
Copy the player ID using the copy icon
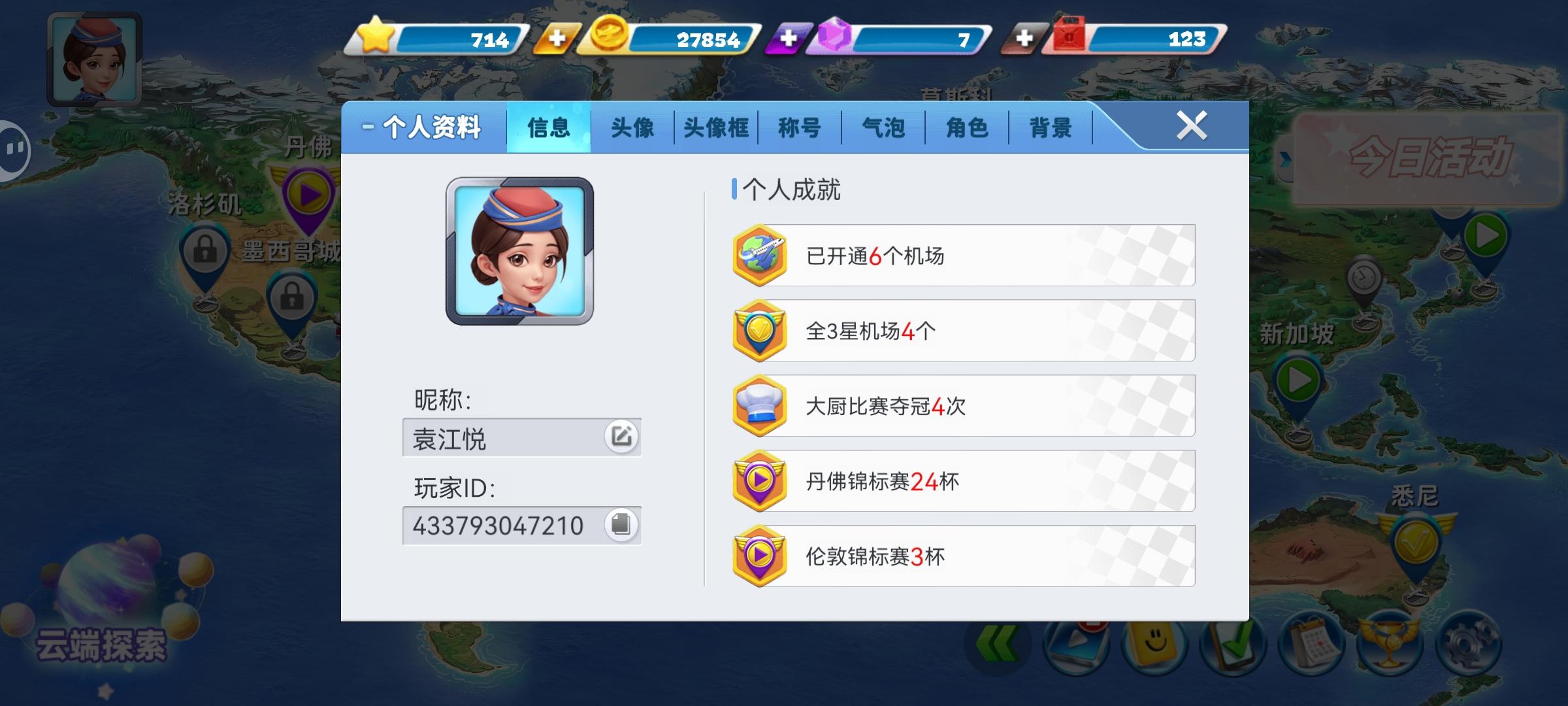(621, 524)
